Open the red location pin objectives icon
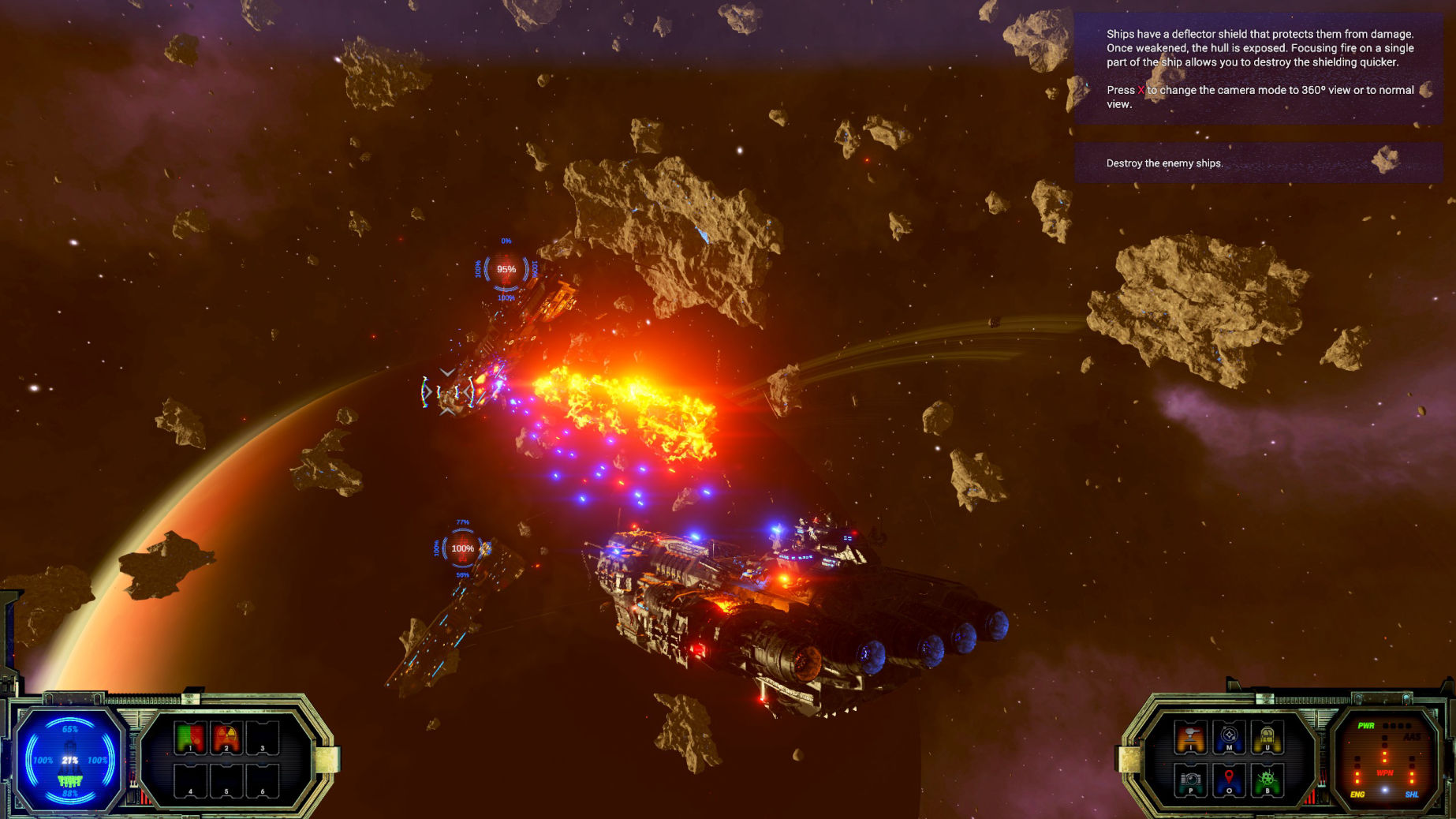This screenshot has width=1456, height=819. pos(1228,780)
